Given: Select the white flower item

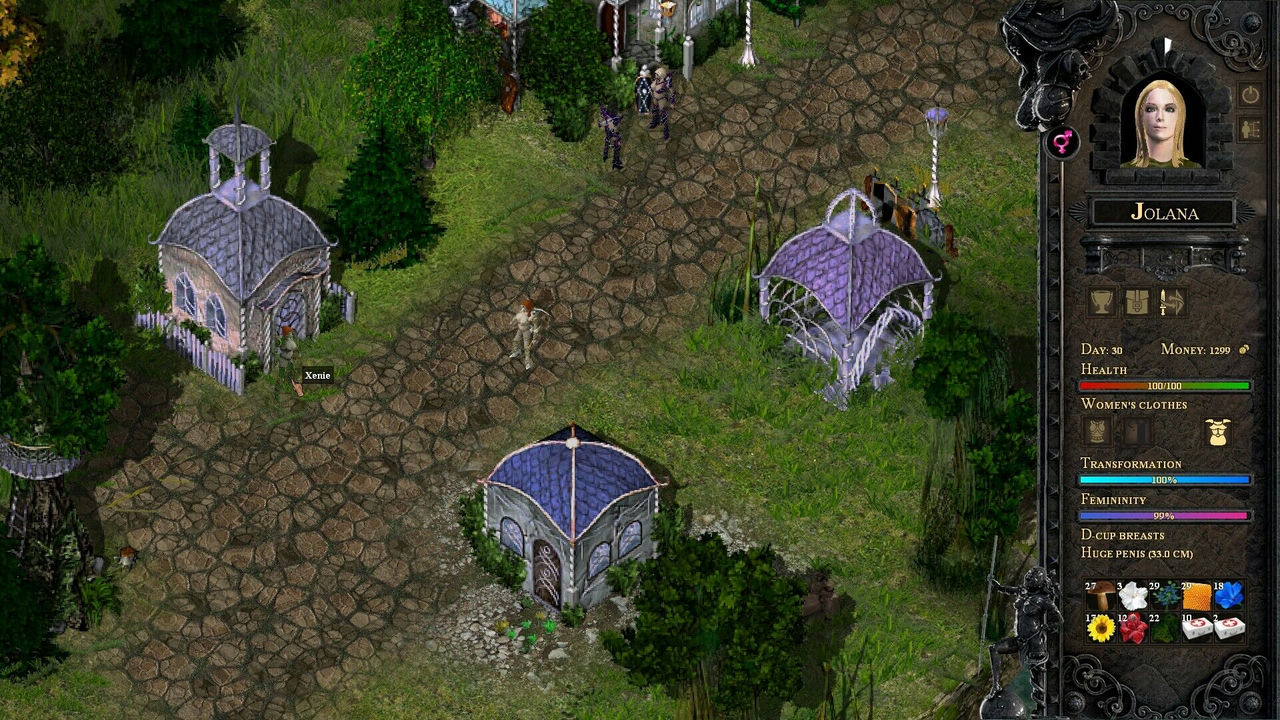Looking at the screenshot, I should (1133, 595).
